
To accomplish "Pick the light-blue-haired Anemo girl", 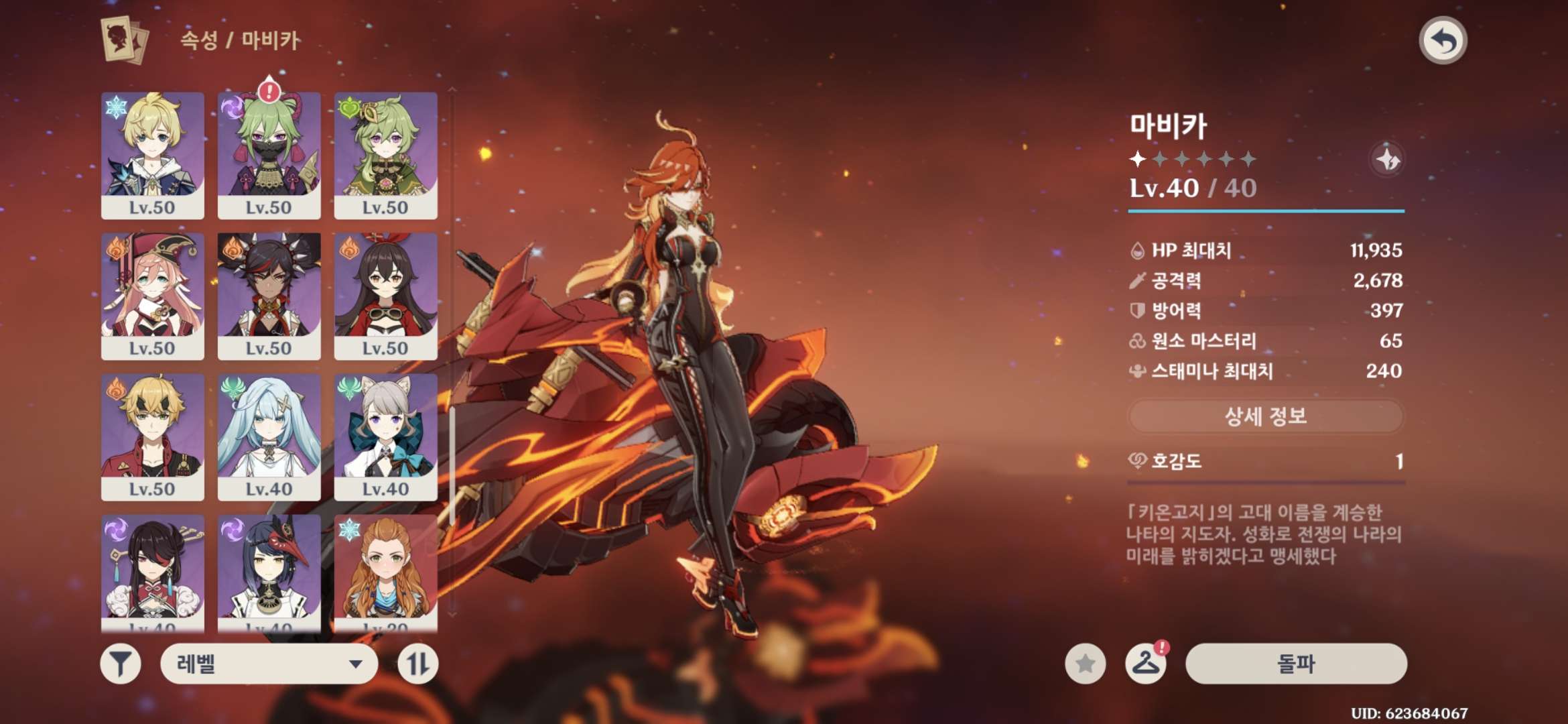I will coord(269,436).
